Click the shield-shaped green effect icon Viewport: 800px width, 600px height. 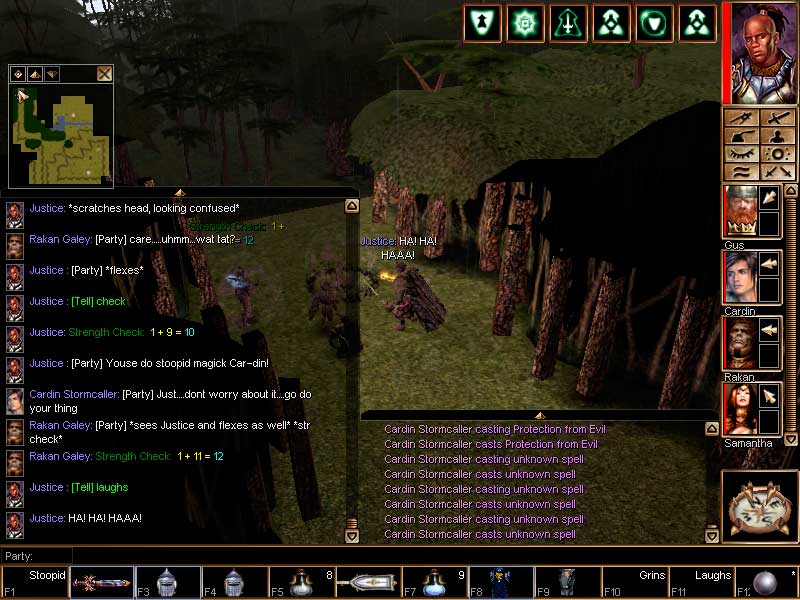click(653, 24)
